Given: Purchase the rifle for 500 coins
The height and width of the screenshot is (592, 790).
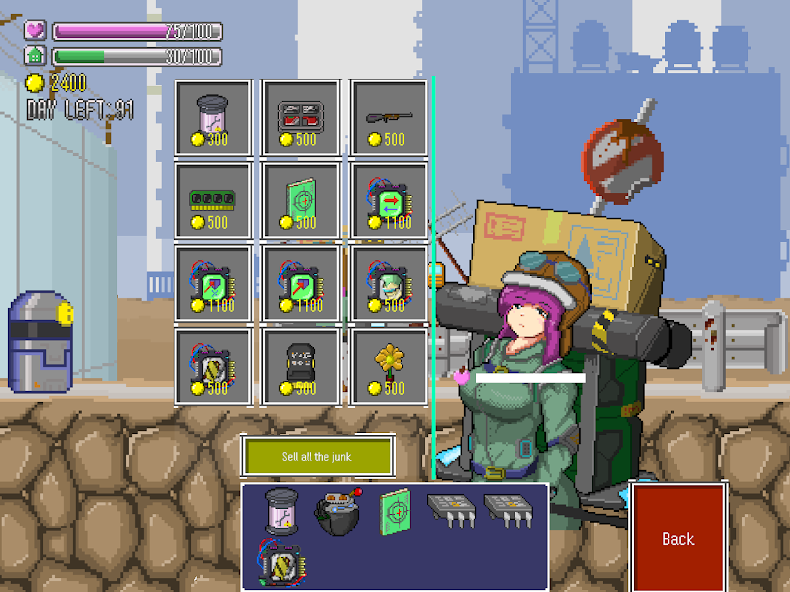Looking at the screenshot, I should click(x=389, y=118).
